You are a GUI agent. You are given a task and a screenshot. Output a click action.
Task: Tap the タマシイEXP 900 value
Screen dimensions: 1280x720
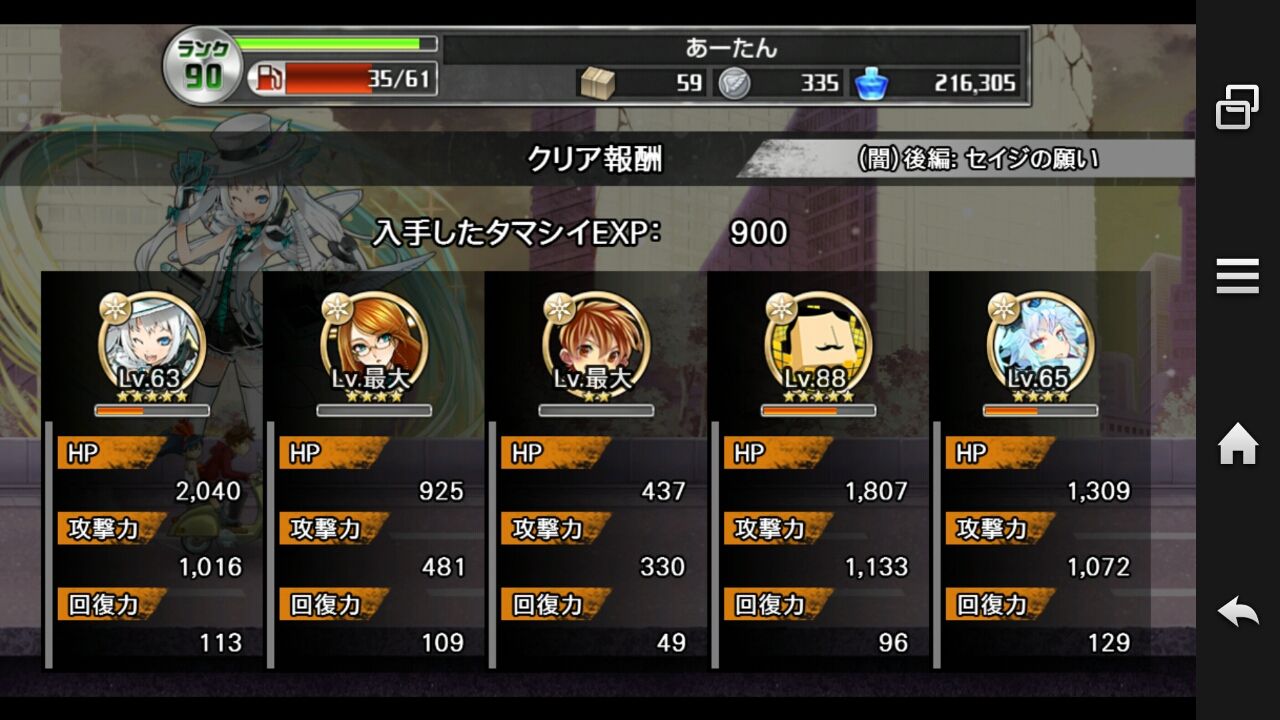click(760, 232)
